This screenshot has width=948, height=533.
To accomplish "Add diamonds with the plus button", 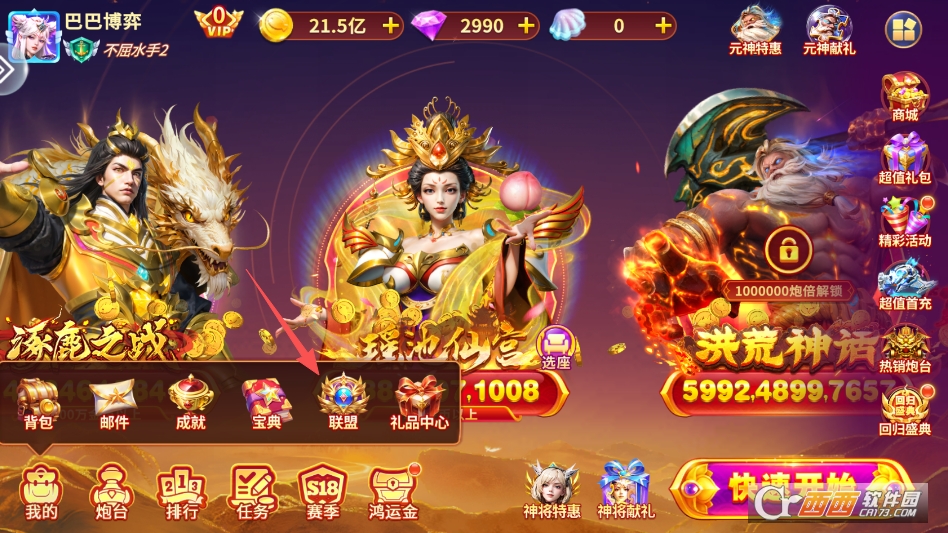I will 527,26.
